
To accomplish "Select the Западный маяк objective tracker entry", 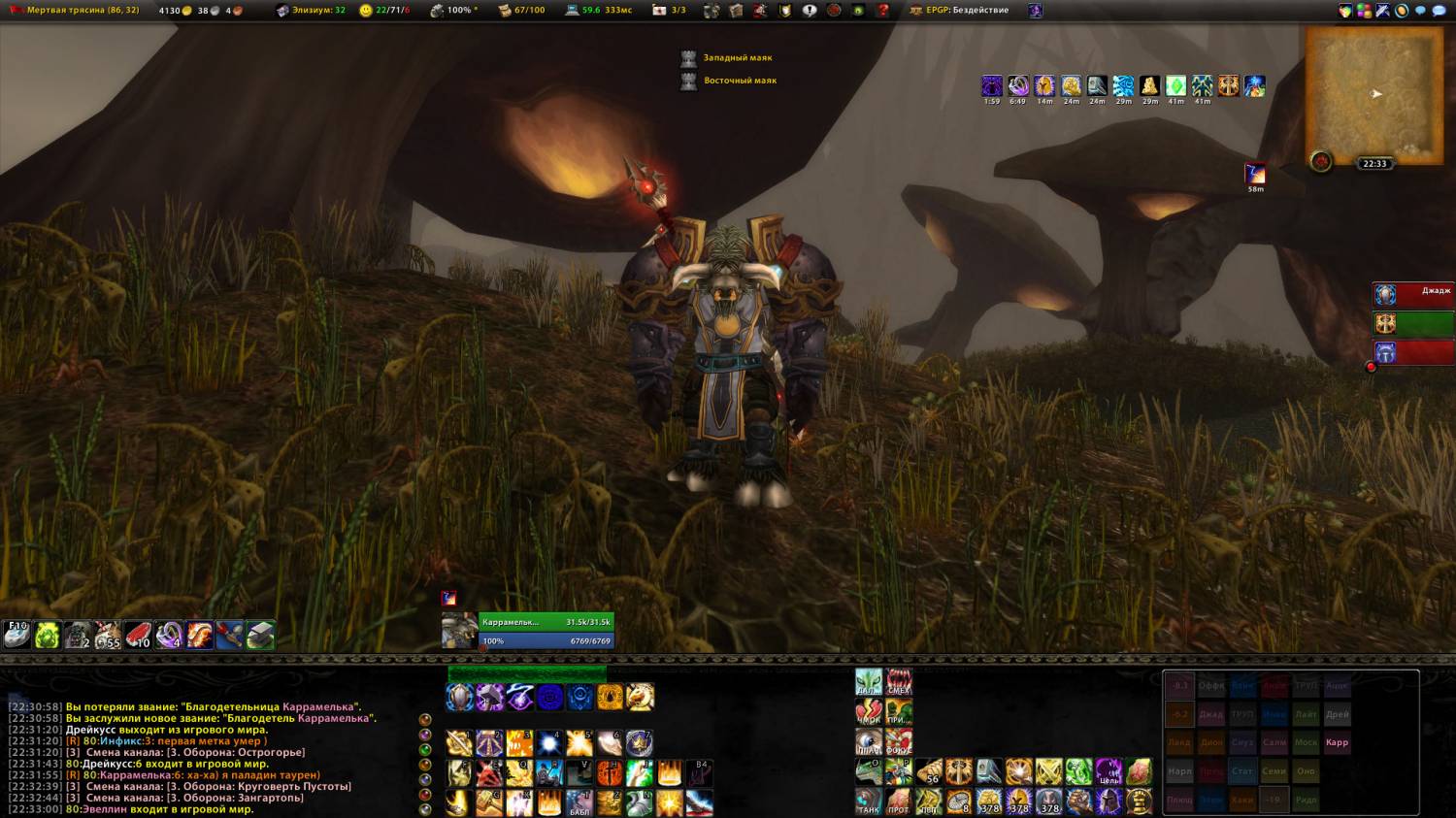I will [x=737, y=58].
